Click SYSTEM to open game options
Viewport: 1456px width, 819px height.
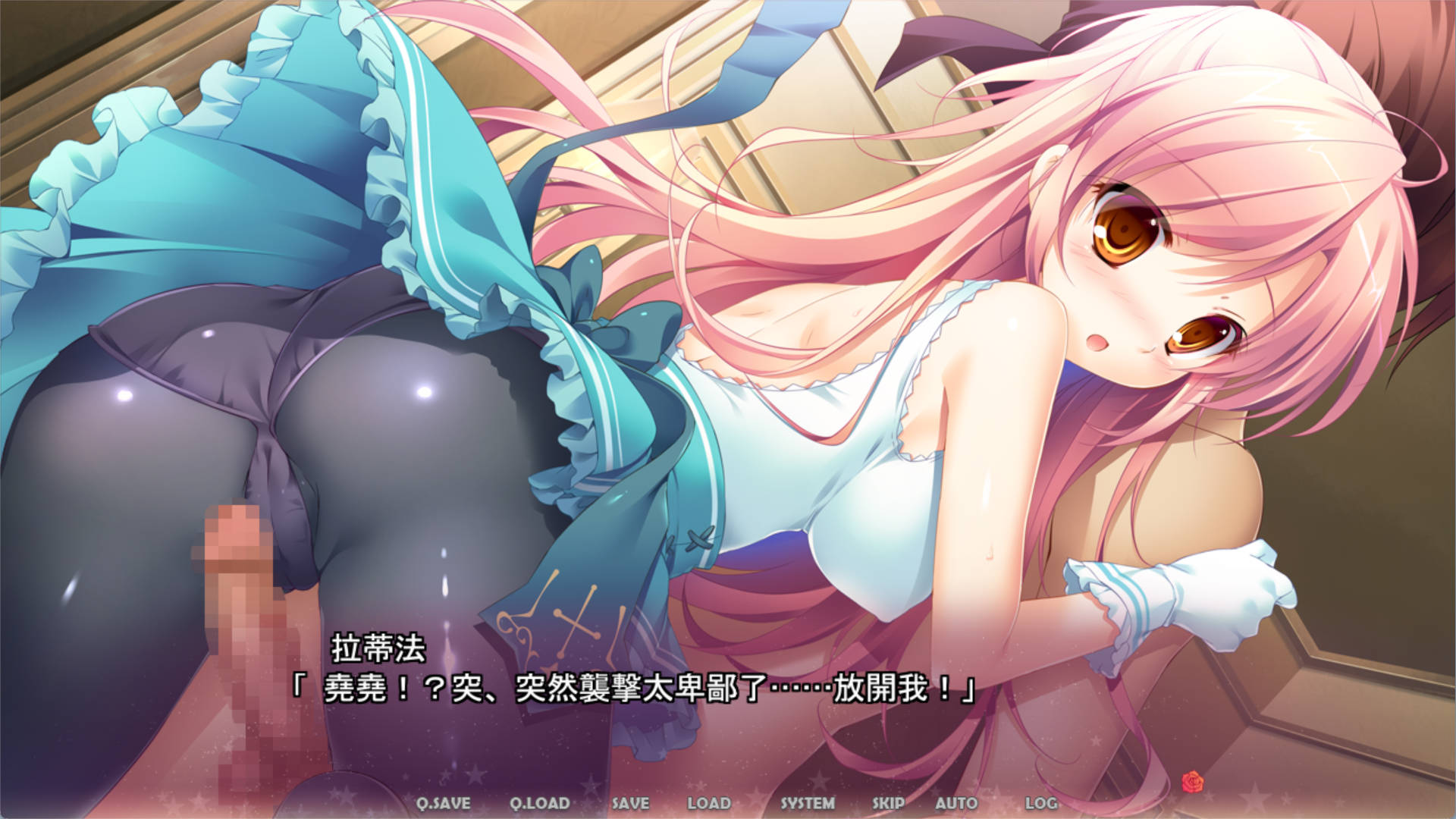tap(808, 802)
